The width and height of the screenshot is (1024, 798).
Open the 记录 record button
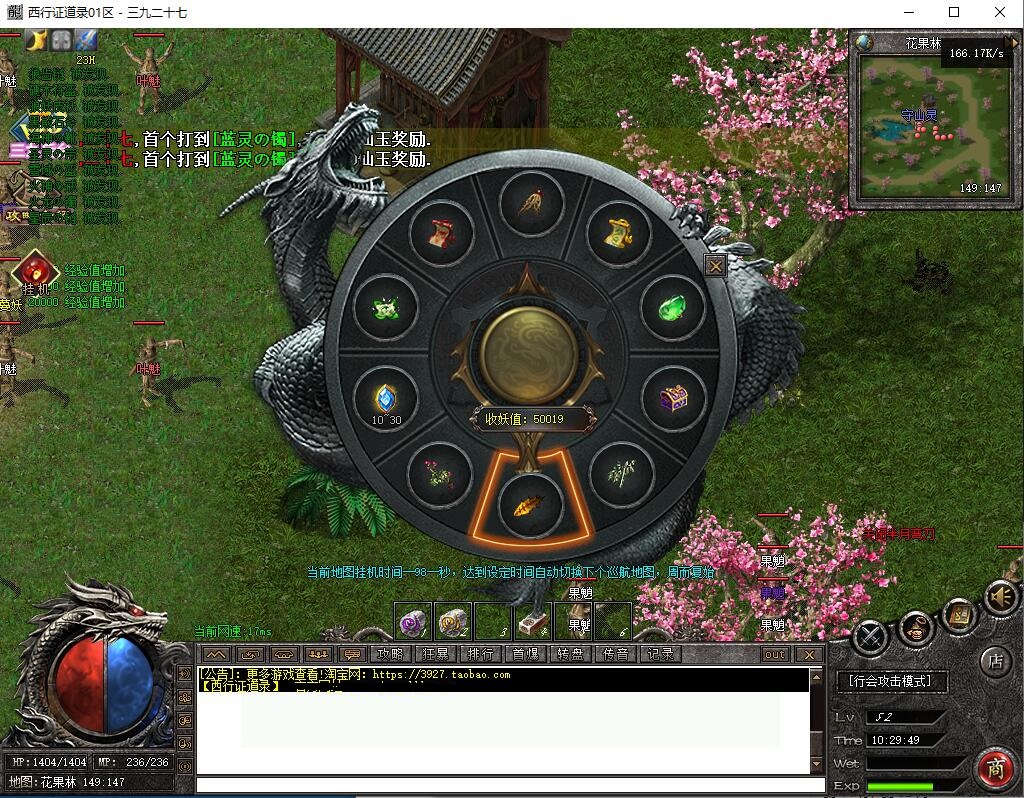tap(661, 654)
